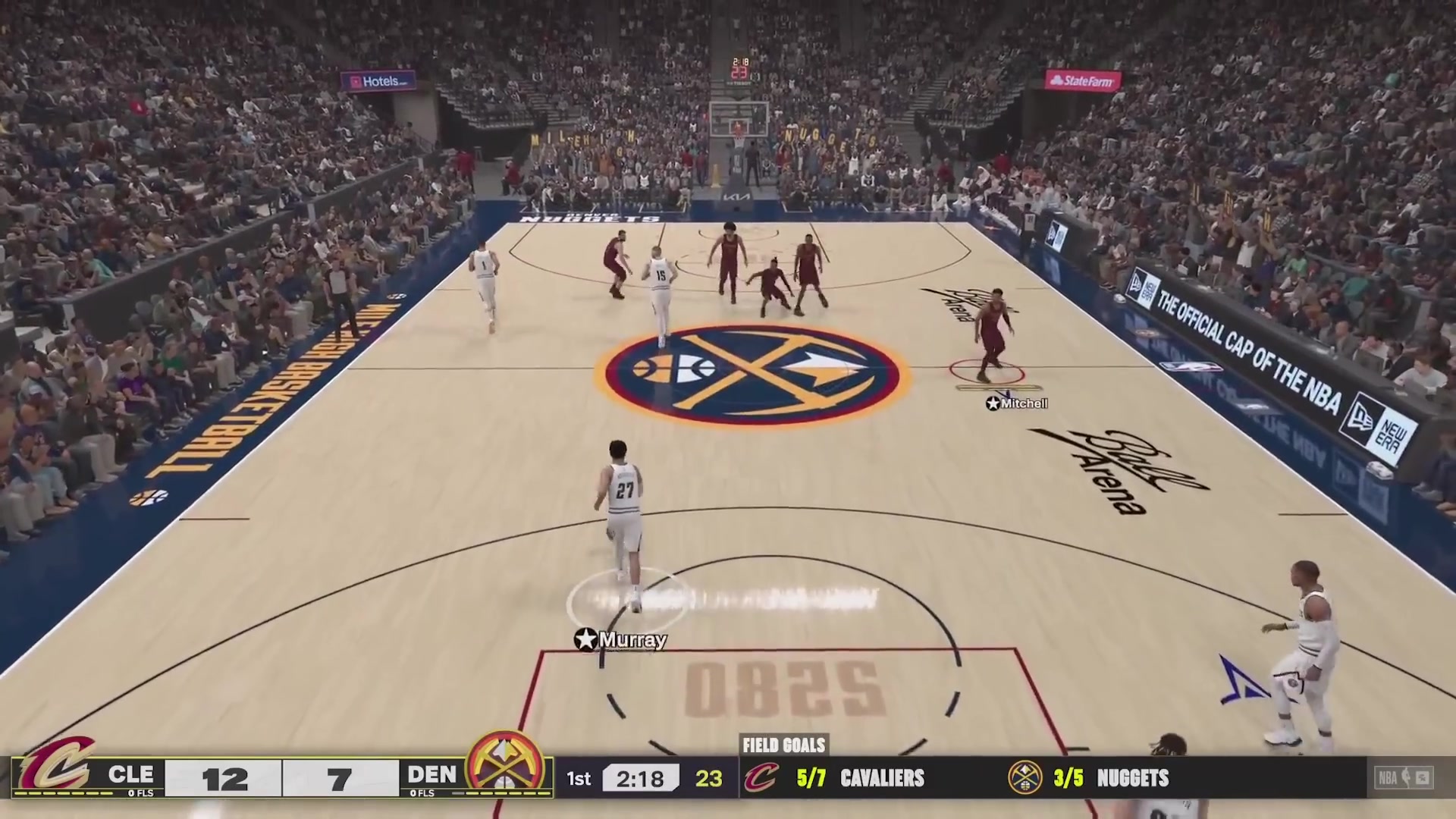This screenshot has width=1456, height=819.
Task: Click the CAVALIERS label in the stats banner
Action: point(882,779)
